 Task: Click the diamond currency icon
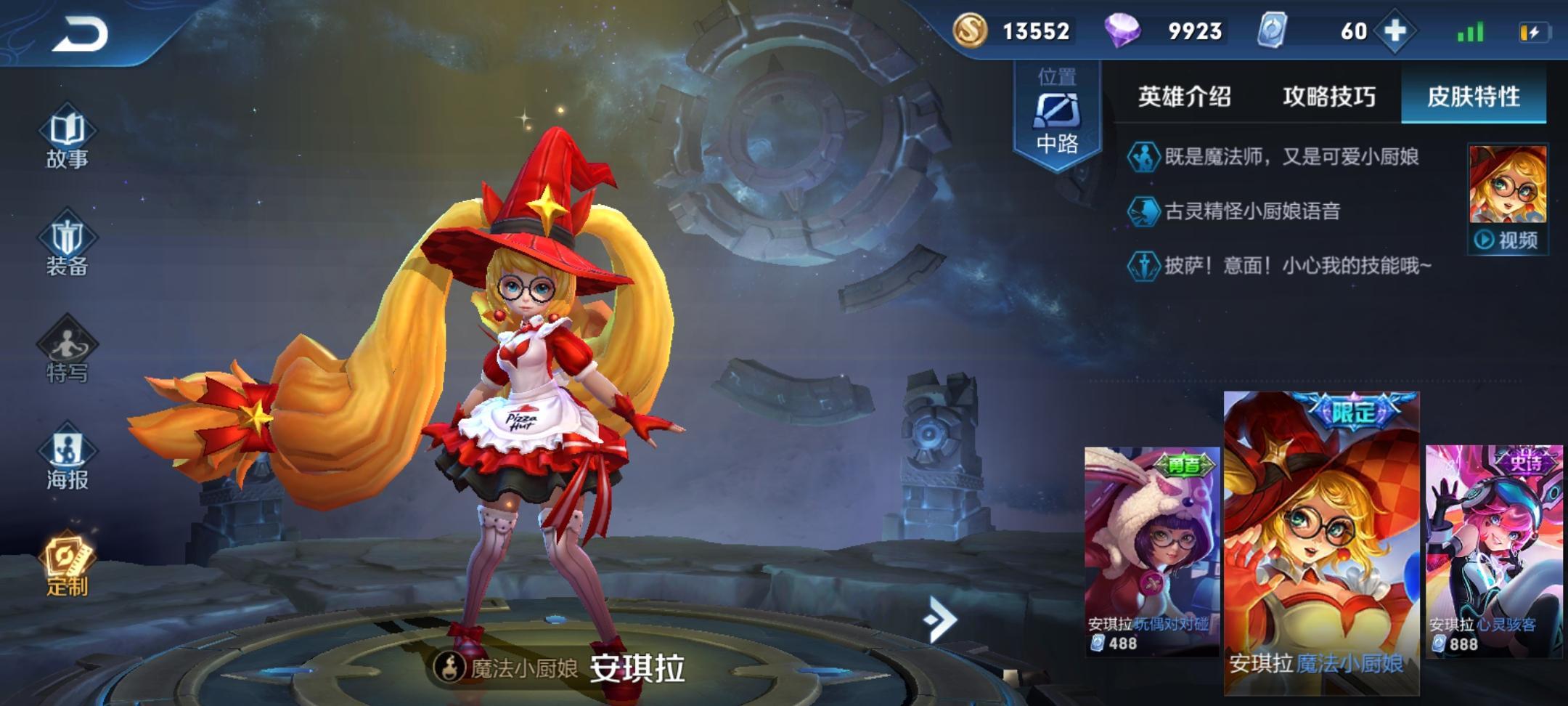(1125, 32)
